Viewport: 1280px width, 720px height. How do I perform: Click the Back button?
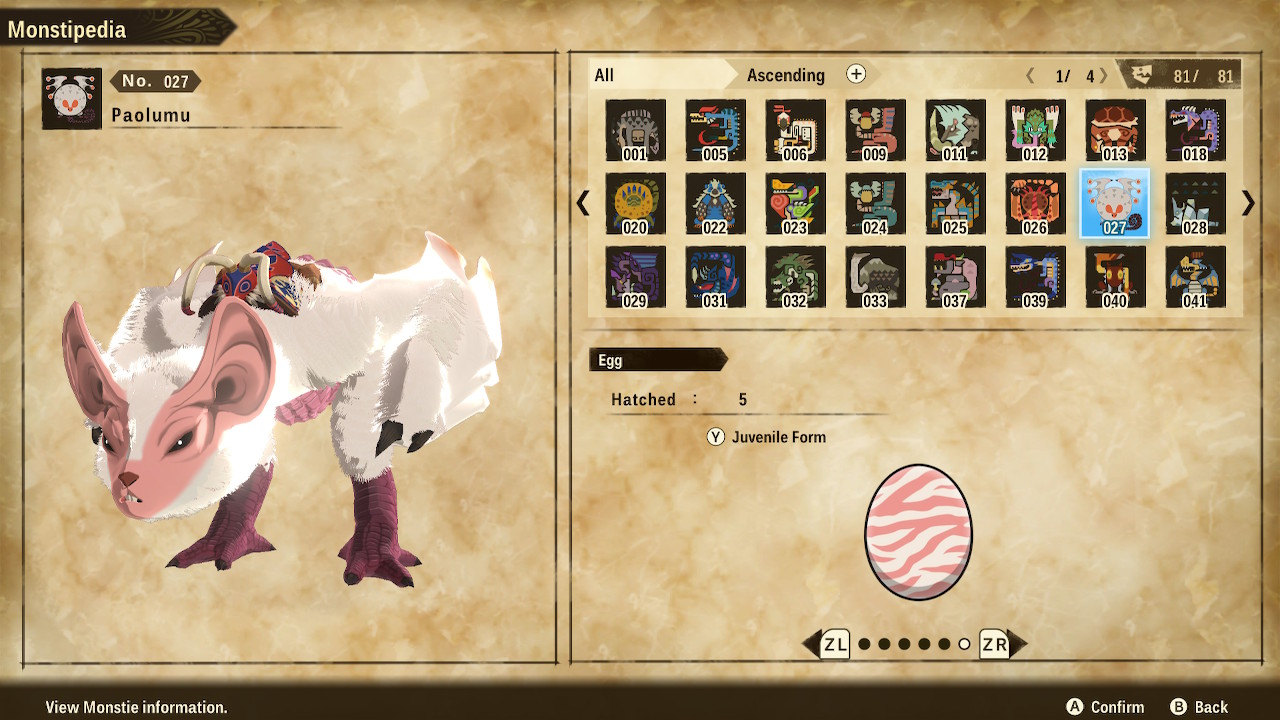click(1199, 707)
